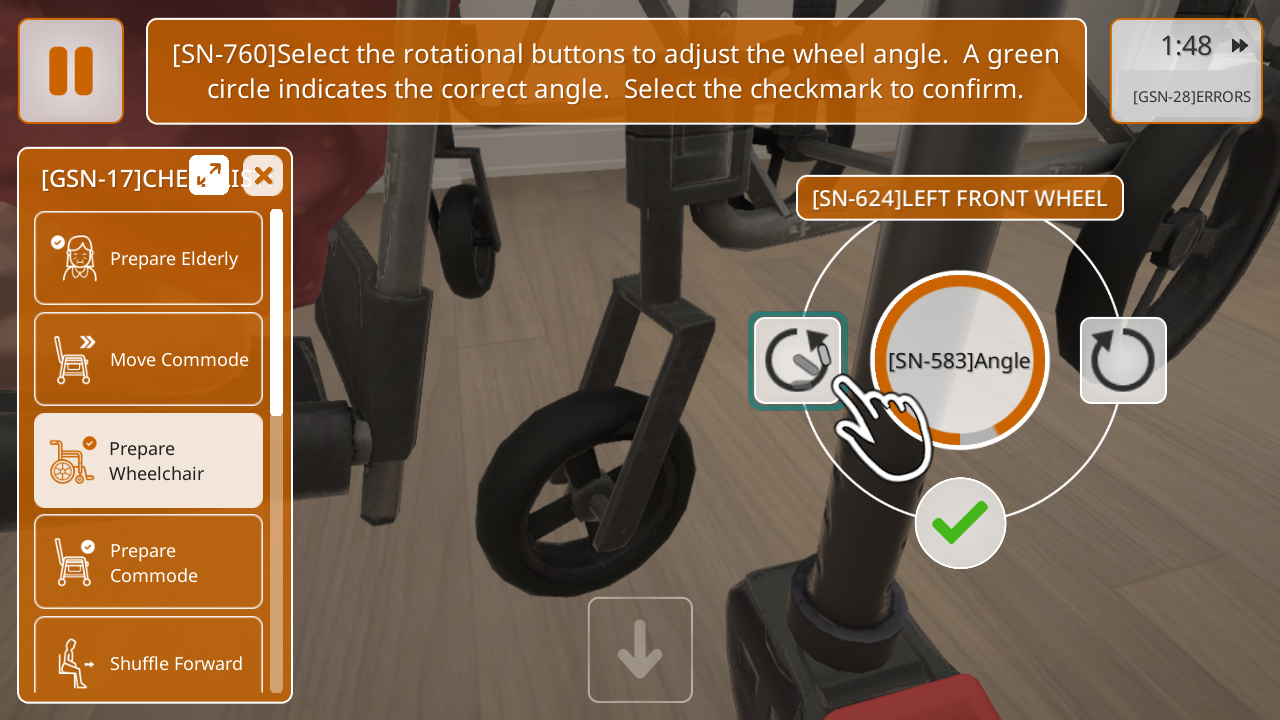Image resolution: width=1280 pixels, height=720 pixels.
Task: Choose the Move Commode checklist step
Action: (x=148, y=359)
